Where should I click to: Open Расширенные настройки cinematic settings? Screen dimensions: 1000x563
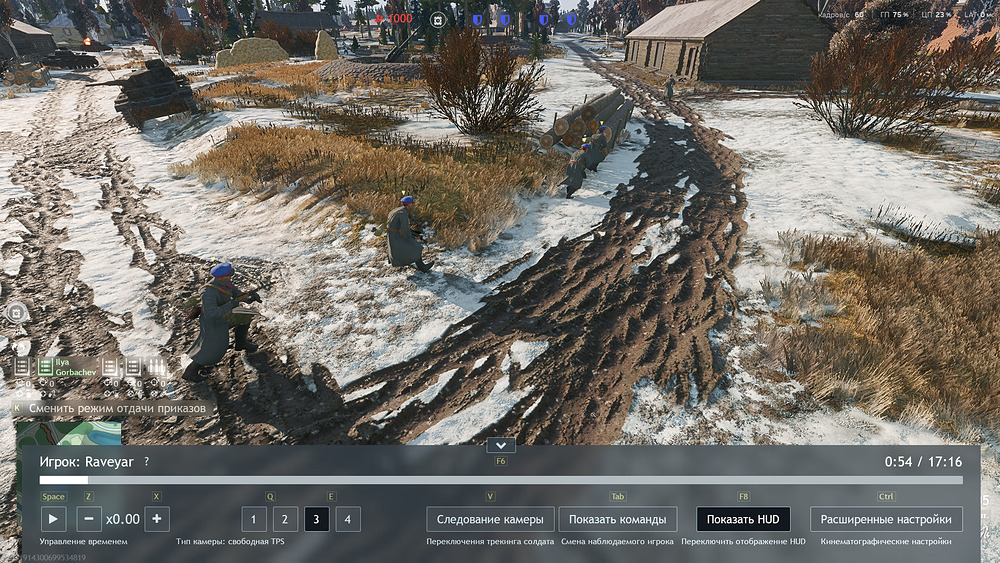pyautogui.click(x=886, y=519)
